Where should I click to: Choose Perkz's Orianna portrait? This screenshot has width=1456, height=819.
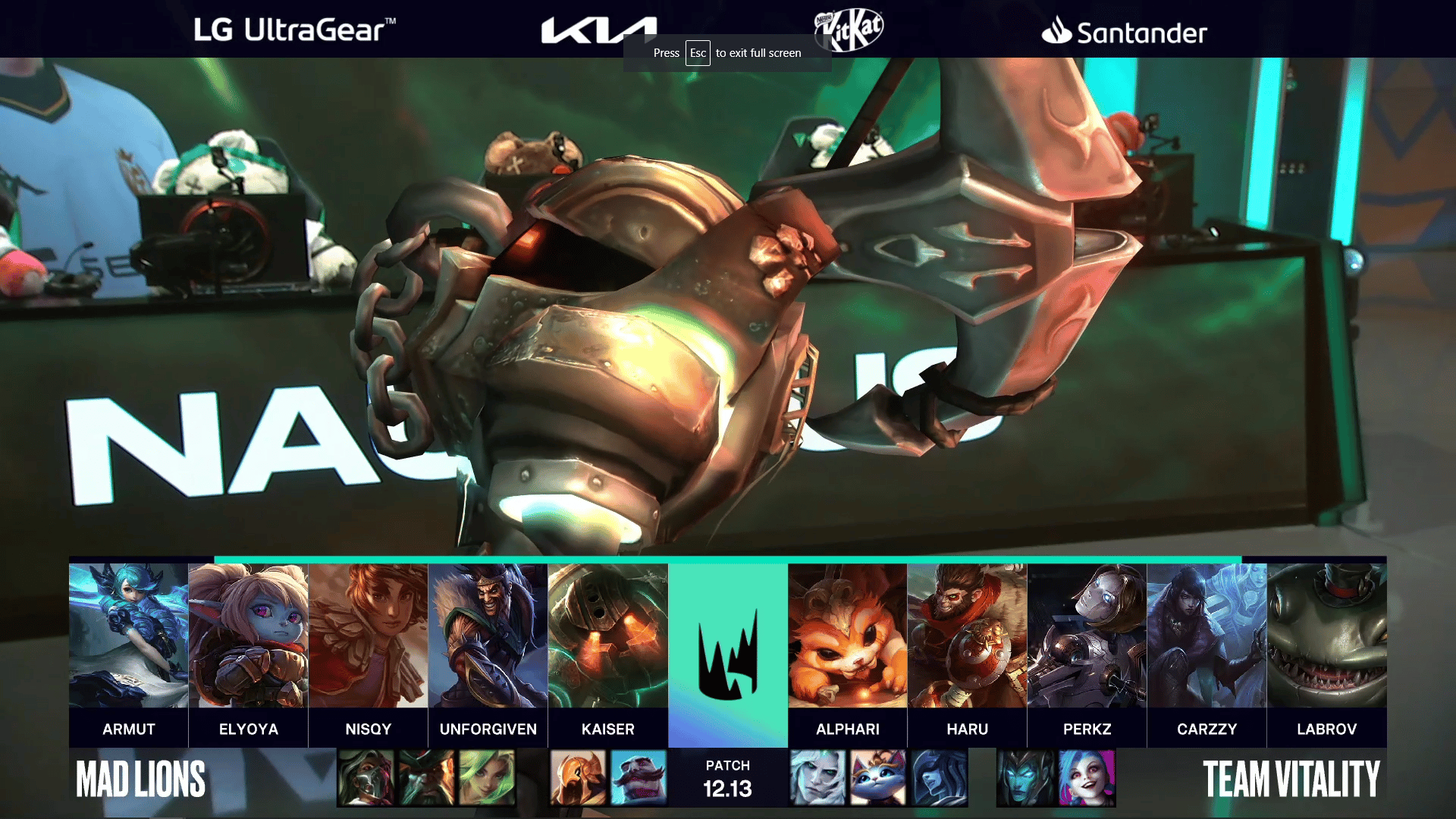pyautogui.click(x=1087, y=635)
